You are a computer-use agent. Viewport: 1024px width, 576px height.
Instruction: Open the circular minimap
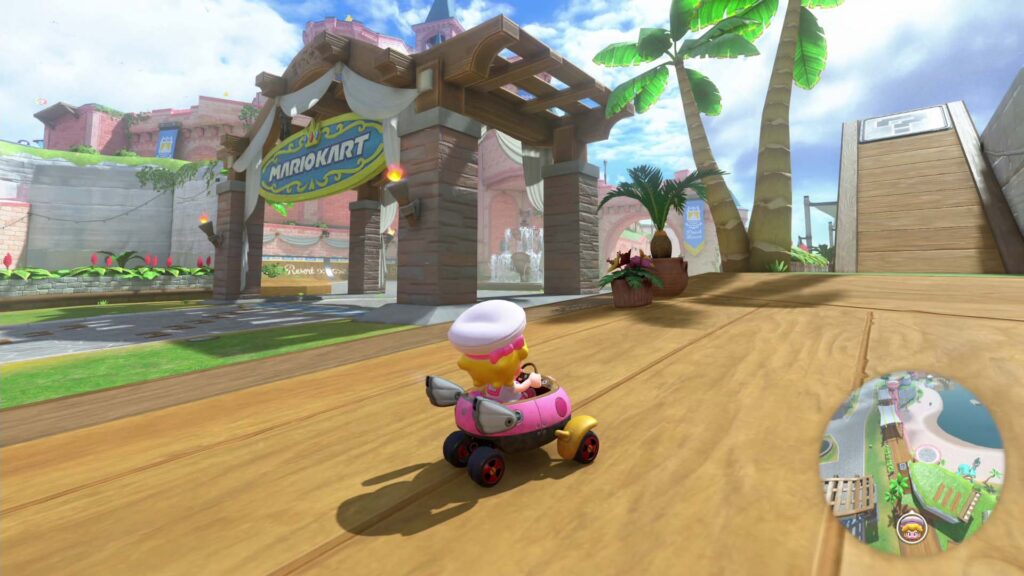coord(911,463)
